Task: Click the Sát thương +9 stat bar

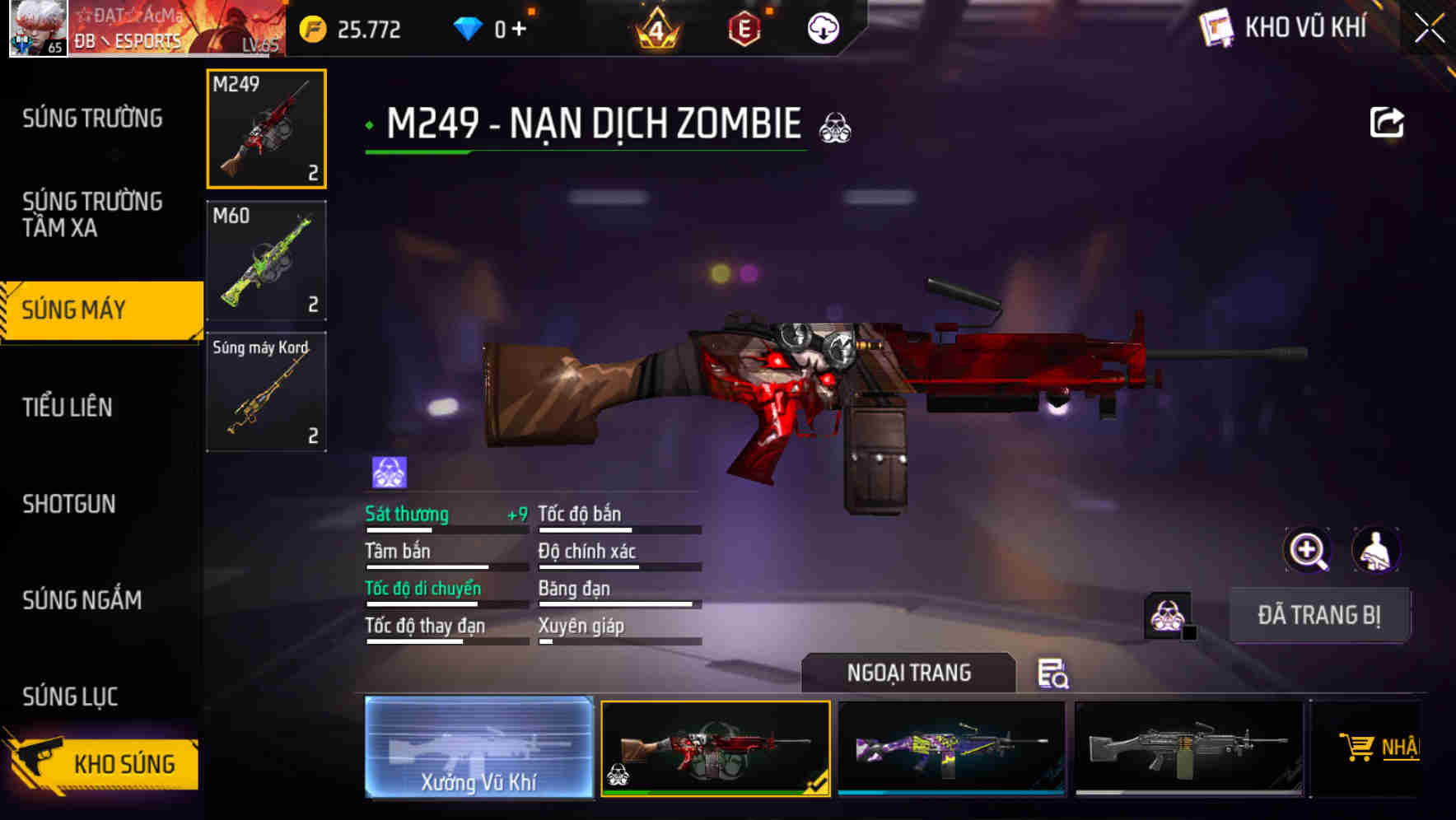Action: click(445, 519)
